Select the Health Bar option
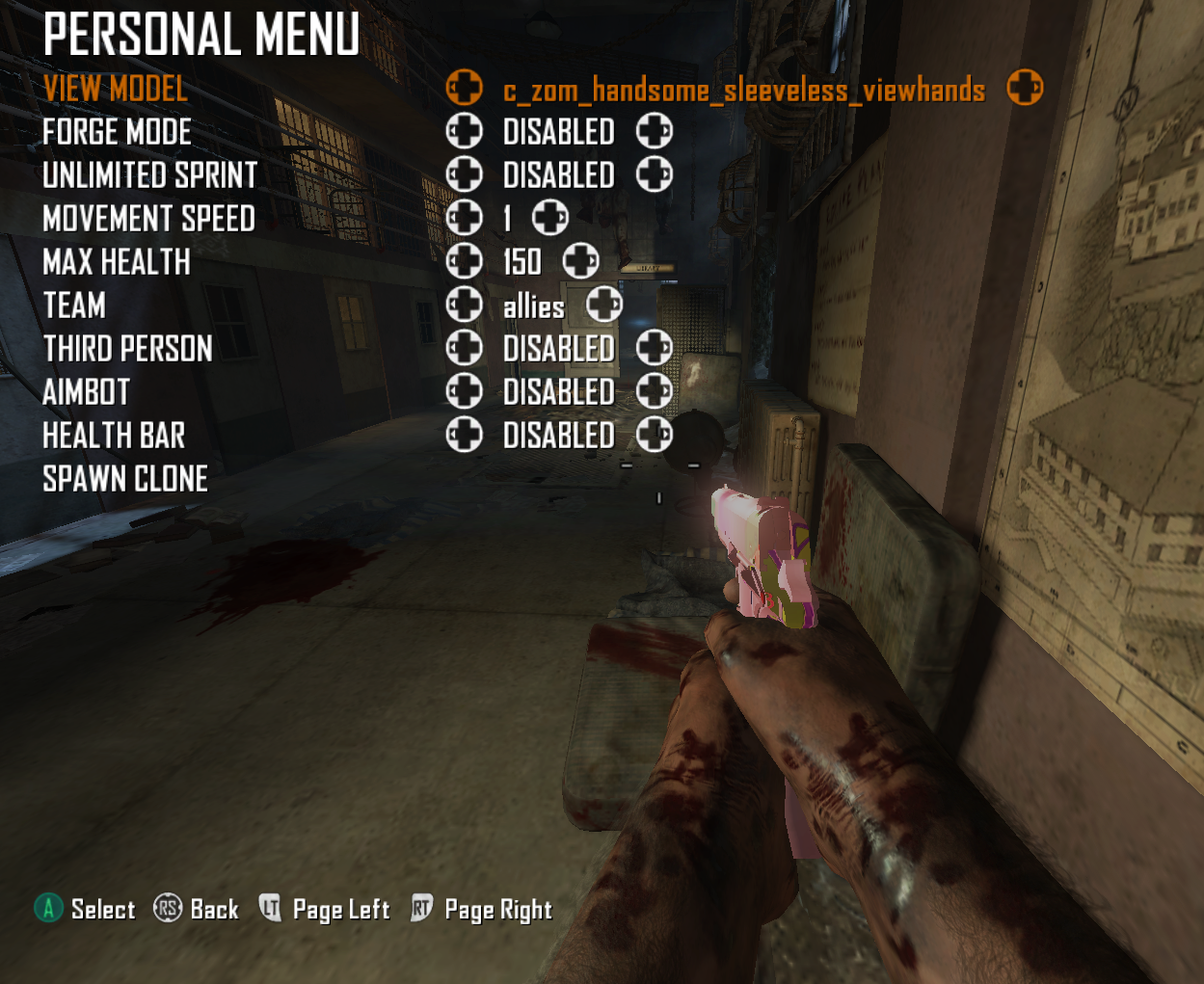1204x984 pixels. (x=114, y=436)
